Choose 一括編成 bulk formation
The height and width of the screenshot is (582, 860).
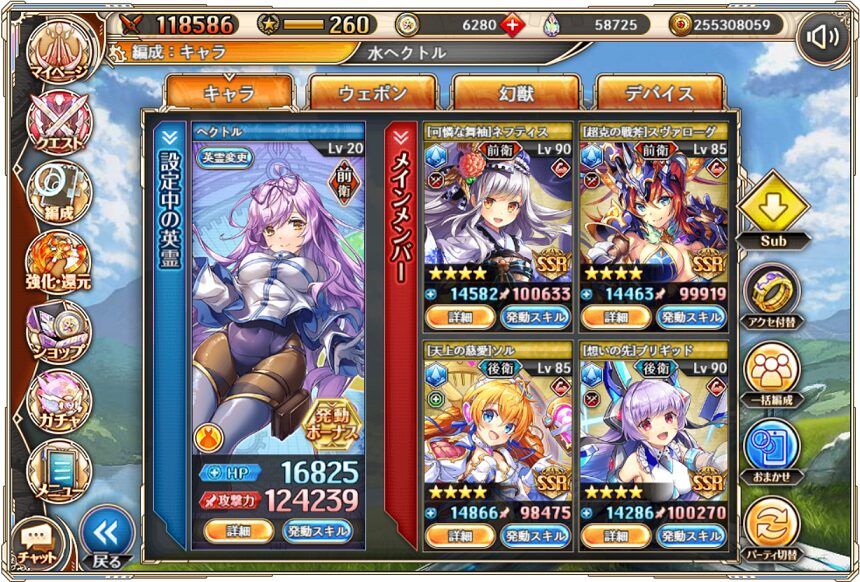point(772,370)
